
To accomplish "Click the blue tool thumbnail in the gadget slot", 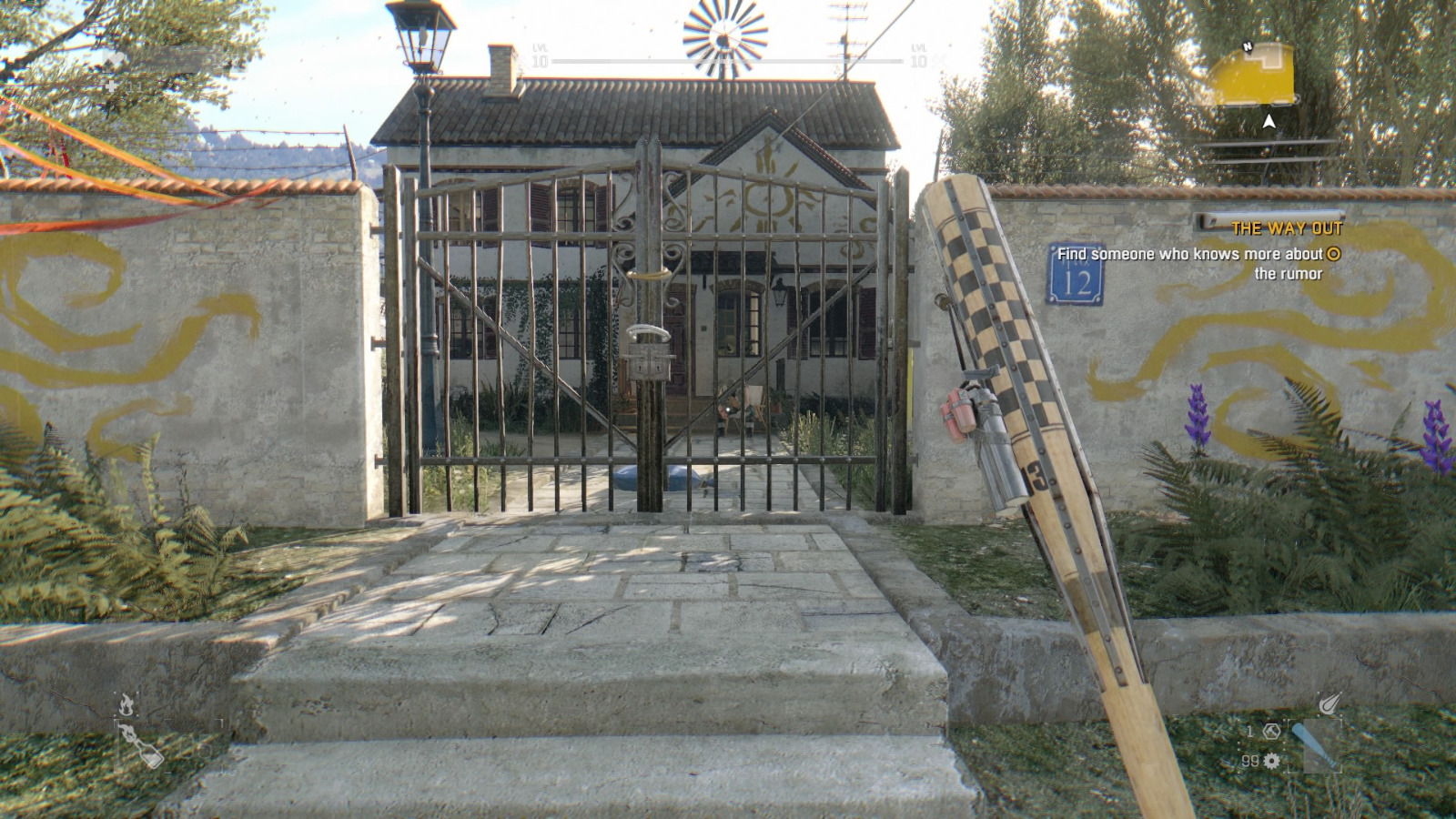I will (1315, 746).
